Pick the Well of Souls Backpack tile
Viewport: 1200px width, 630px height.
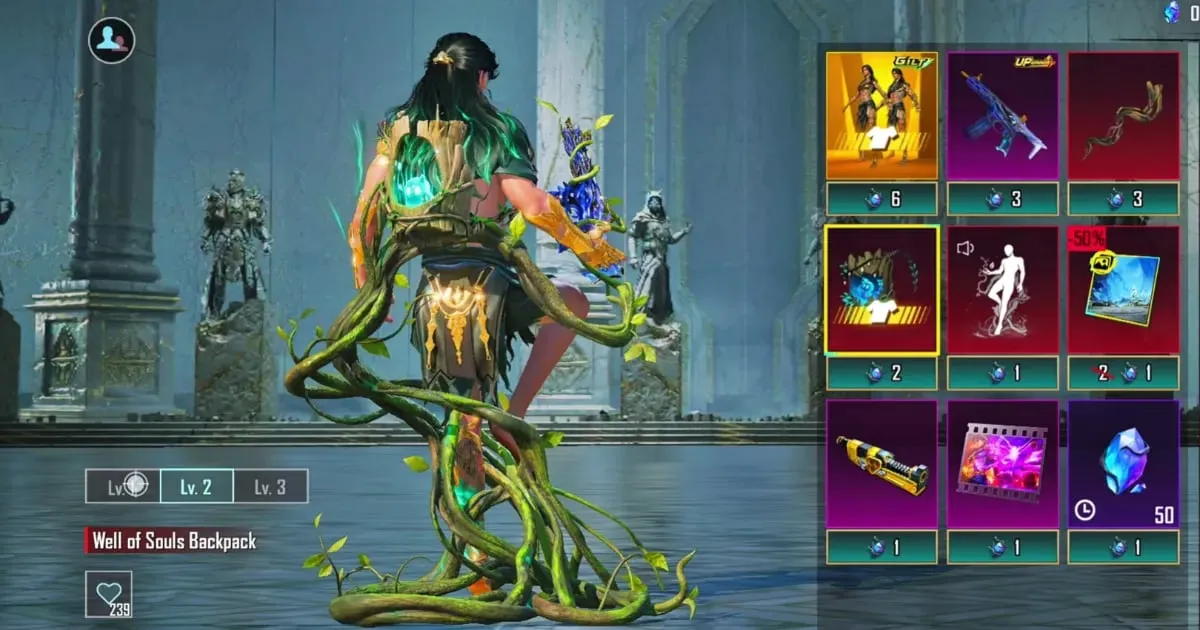(882, 290)
